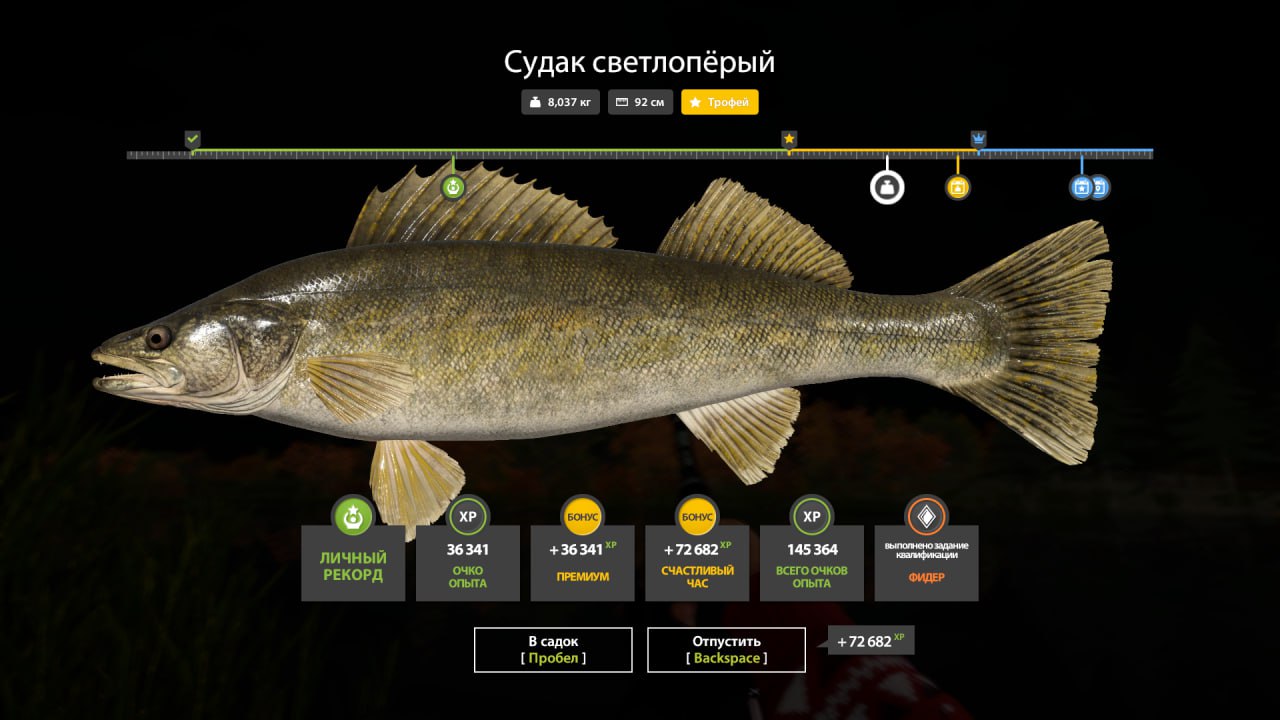Click the green weight icon on the ruler
This screenshot has height=720, width=1280.
453,186
